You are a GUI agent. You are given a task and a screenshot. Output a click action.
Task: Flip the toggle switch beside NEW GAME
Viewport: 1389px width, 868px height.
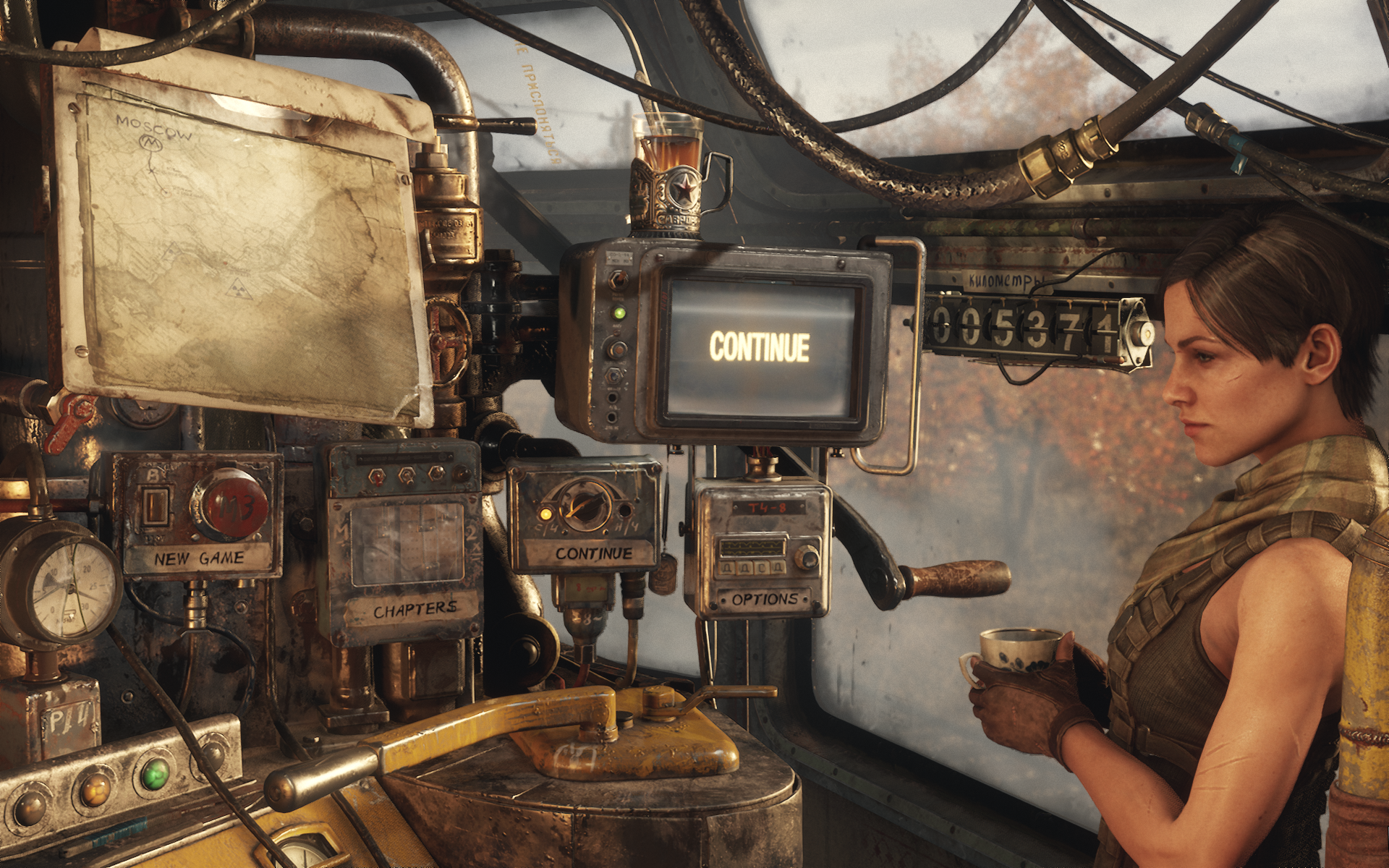(x=156, y=505)
